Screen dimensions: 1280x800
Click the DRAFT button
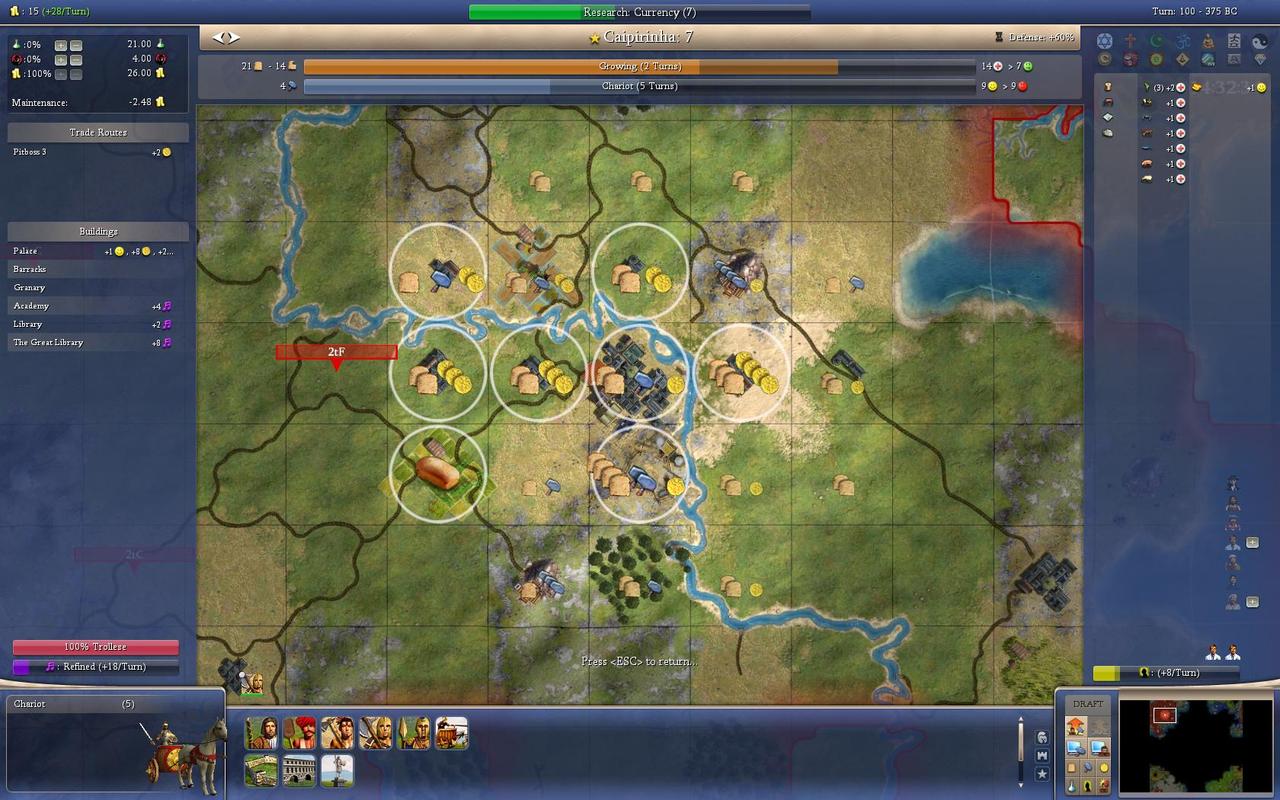[x=1088, y=704]
